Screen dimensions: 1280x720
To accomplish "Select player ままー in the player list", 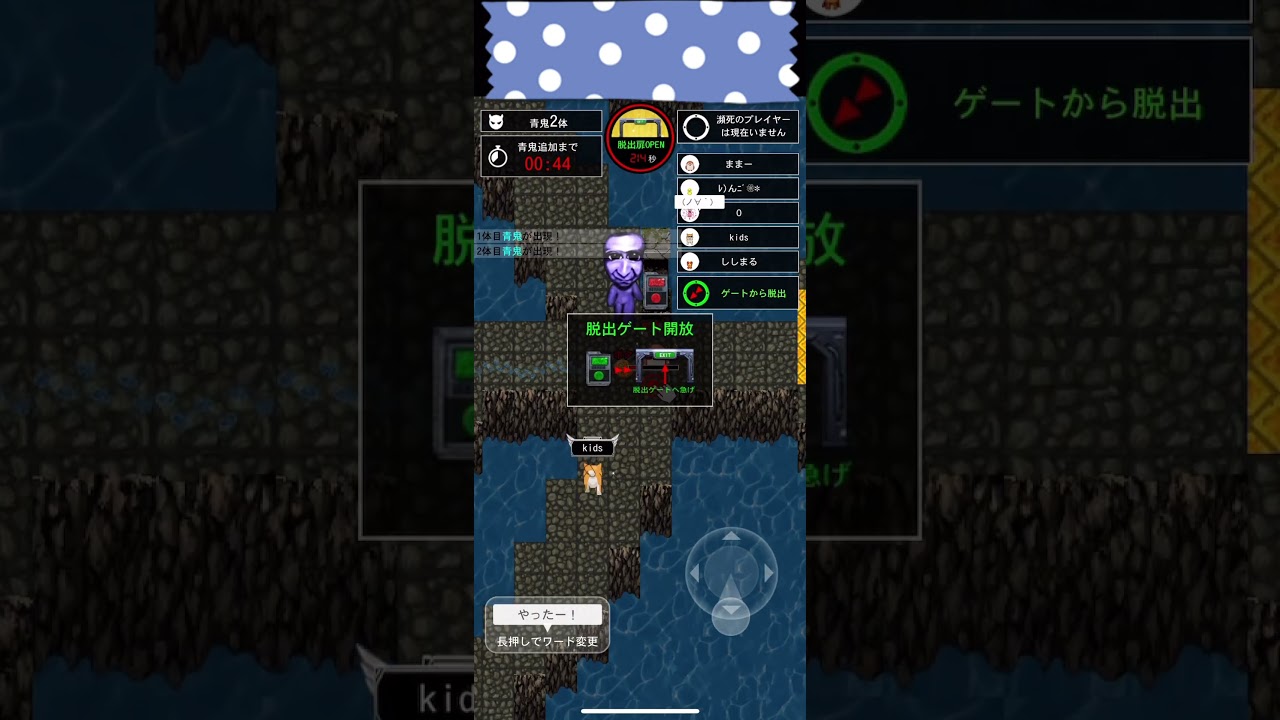I will [x=738, y=164].
